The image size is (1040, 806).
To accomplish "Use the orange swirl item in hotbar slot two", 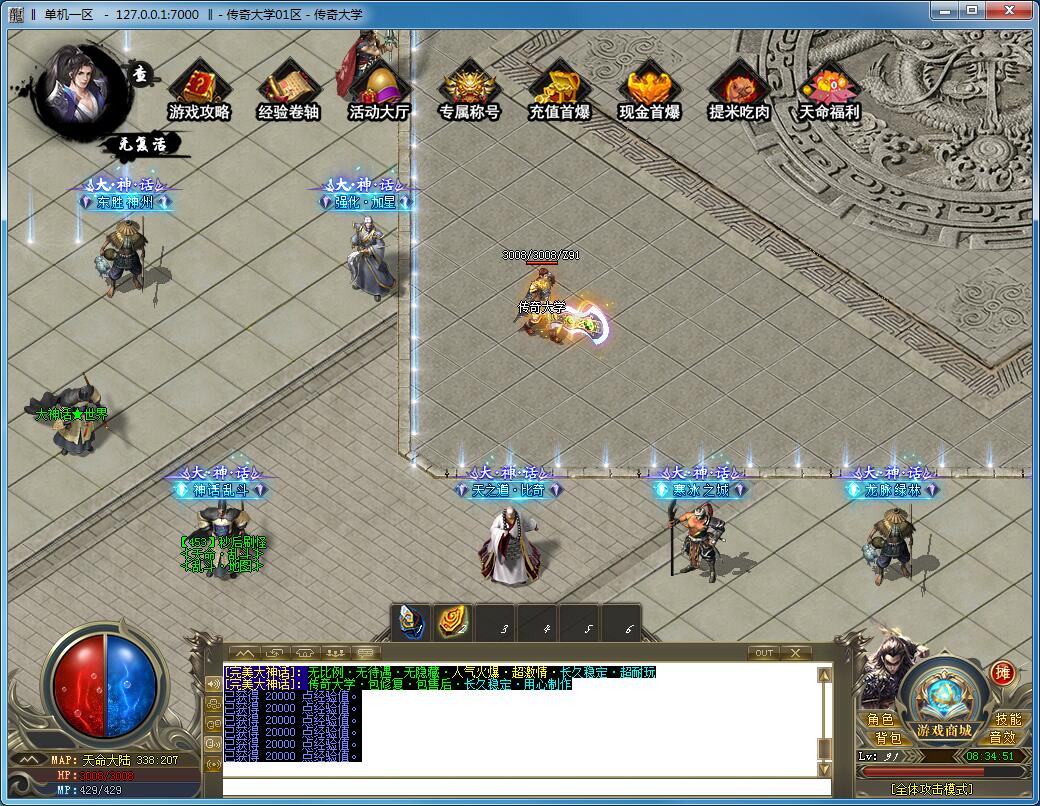I will click(x=453, y=623).
